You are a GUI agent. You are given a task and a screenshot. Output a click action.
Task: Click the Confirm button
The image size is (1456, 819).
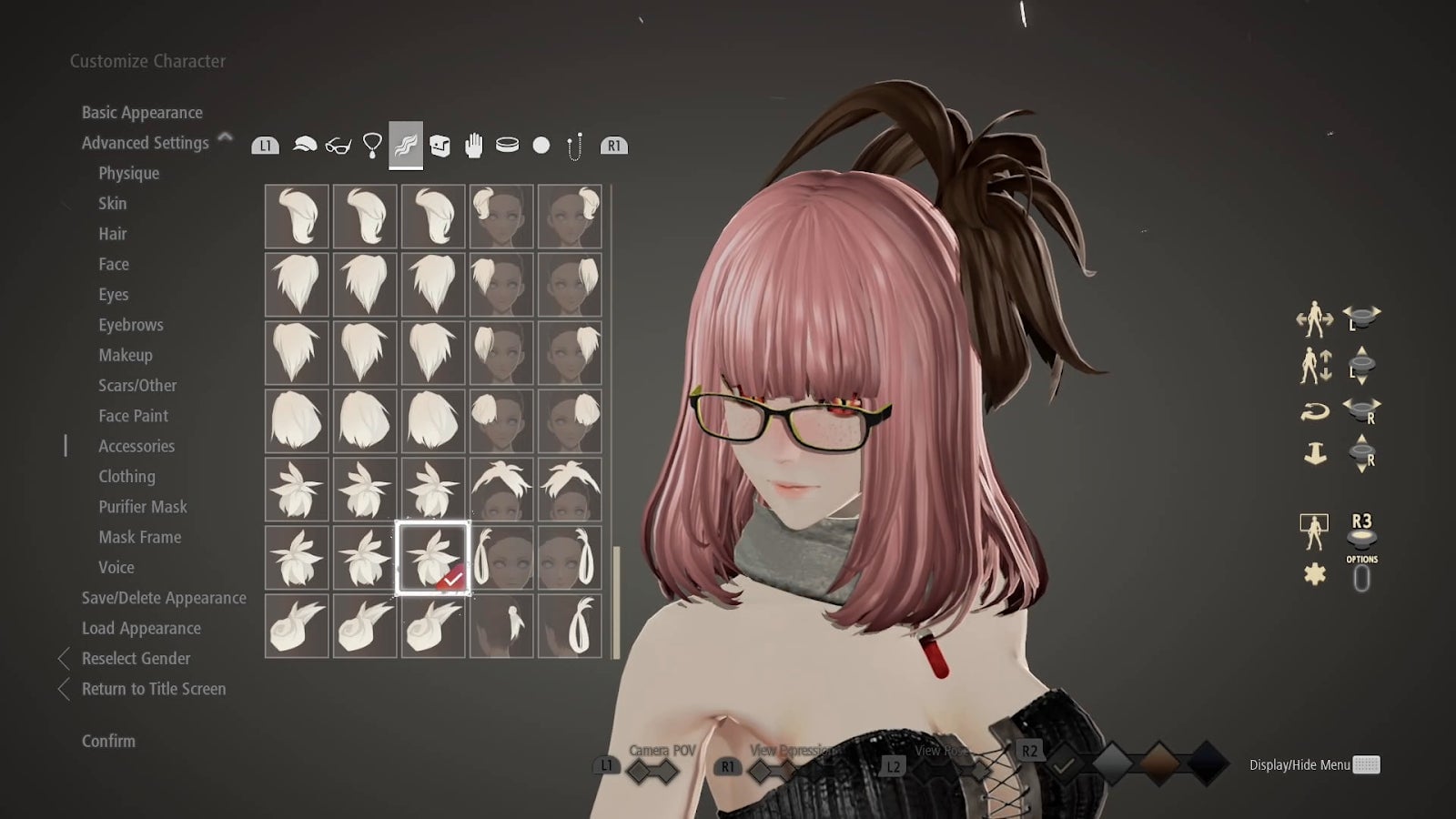[x=108, y=741]
